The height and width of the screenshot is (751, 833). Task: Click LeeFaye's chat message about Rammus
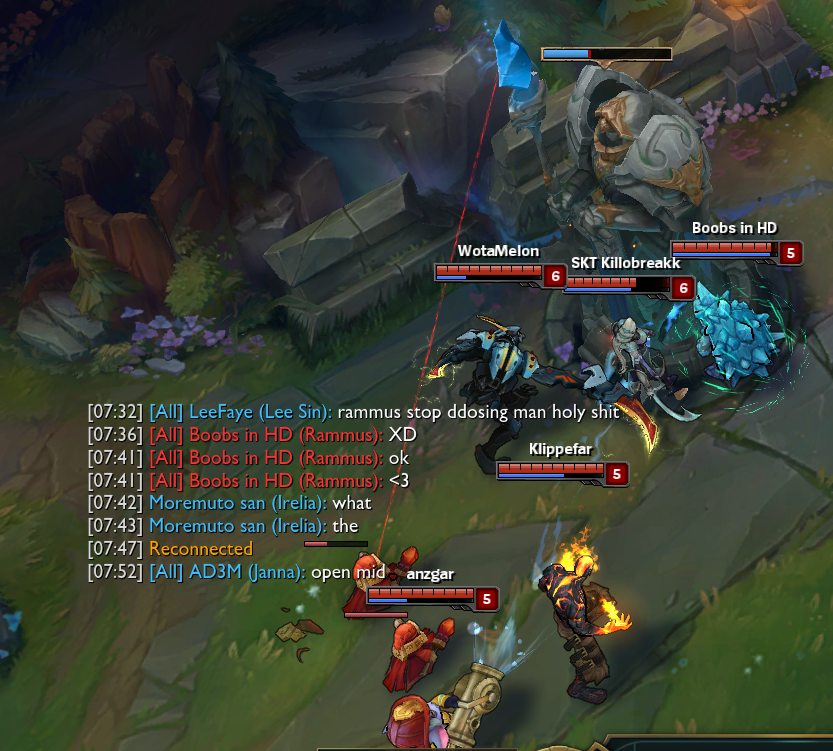tap(478, 412)
